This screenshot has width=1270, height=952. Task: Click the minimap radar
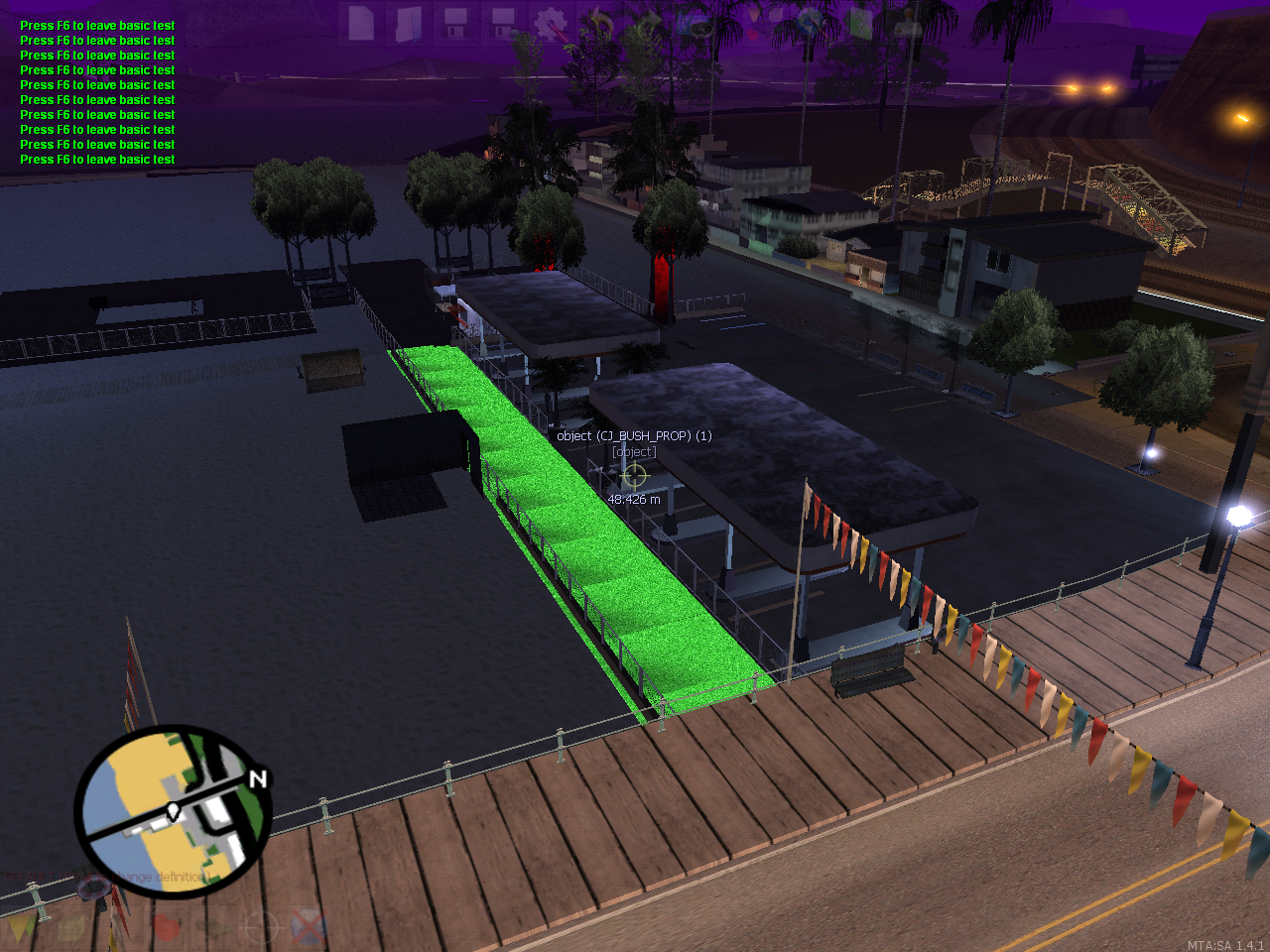pos(174,808)
